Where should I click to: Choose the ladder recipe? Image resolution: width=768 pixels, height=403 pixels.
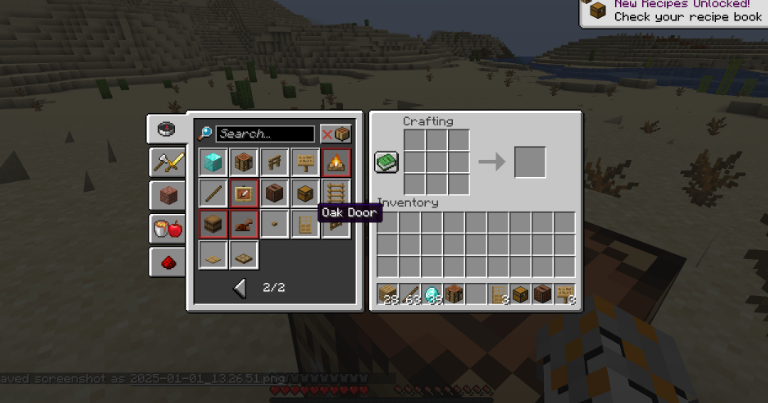pos(337,193)
